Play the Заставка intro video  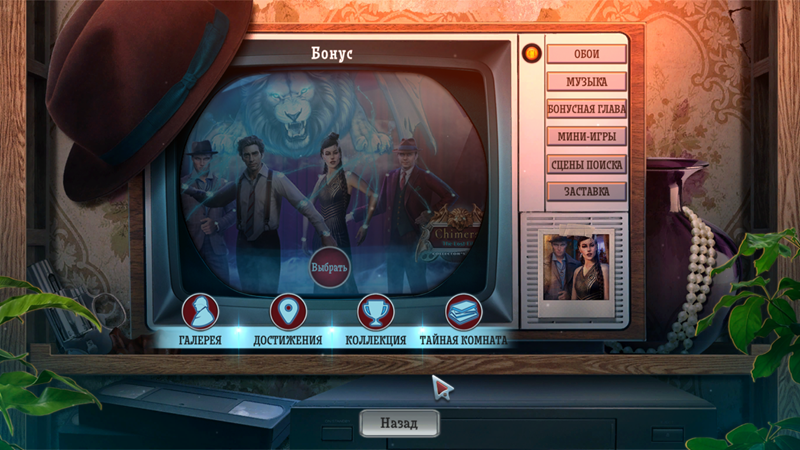(x=587, y=191)
